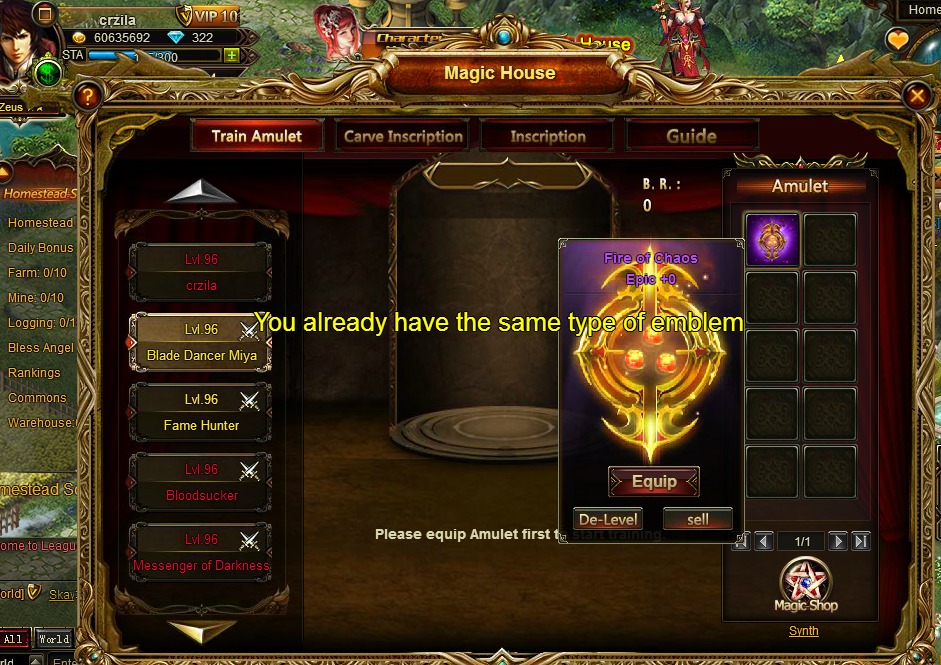Image resolution: width=941 pixels, height=665 pixels.
Task: Equip the Fire of Chaos amulet
Action: 654,482
